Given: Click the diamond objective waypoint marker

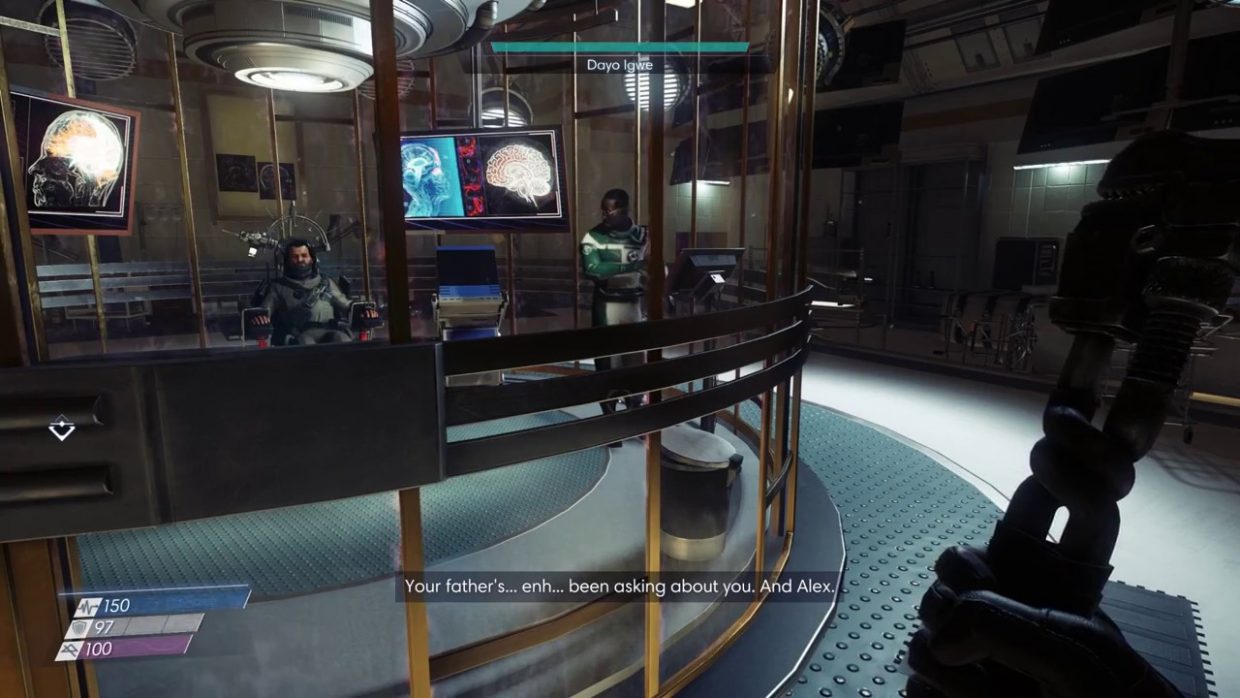Looking at the screenshot, I should click(x=62, y=428).
